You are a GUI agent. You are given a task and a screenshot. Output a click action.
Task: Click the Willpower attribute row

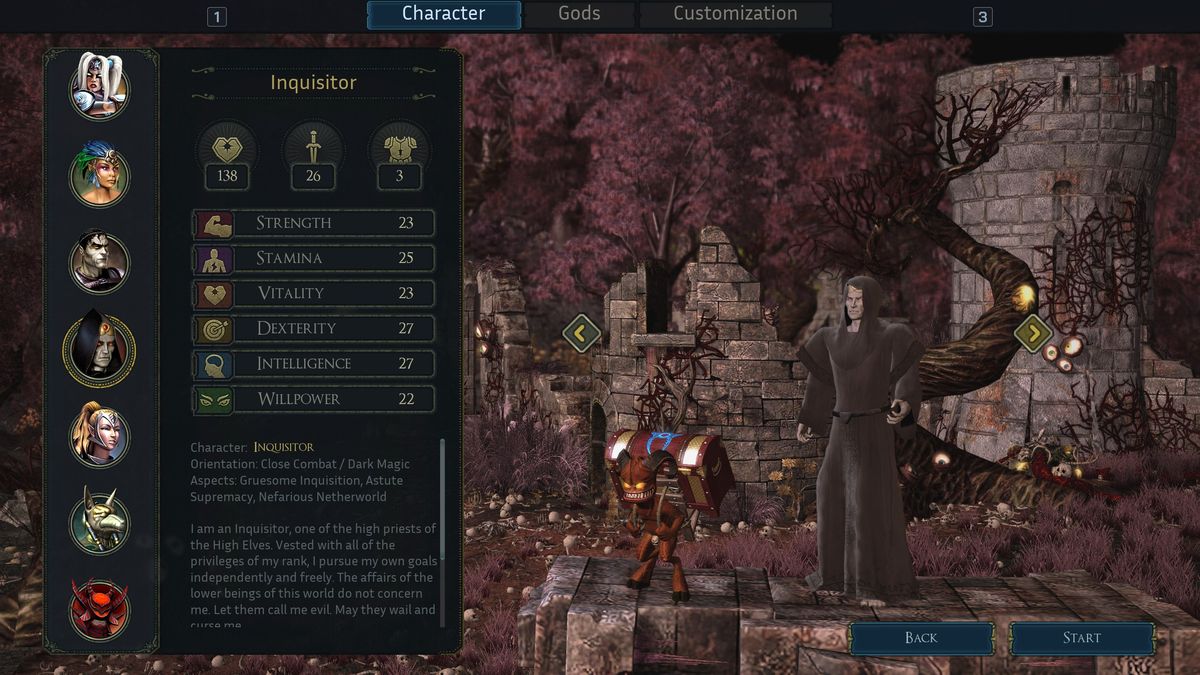pos(313,399)
